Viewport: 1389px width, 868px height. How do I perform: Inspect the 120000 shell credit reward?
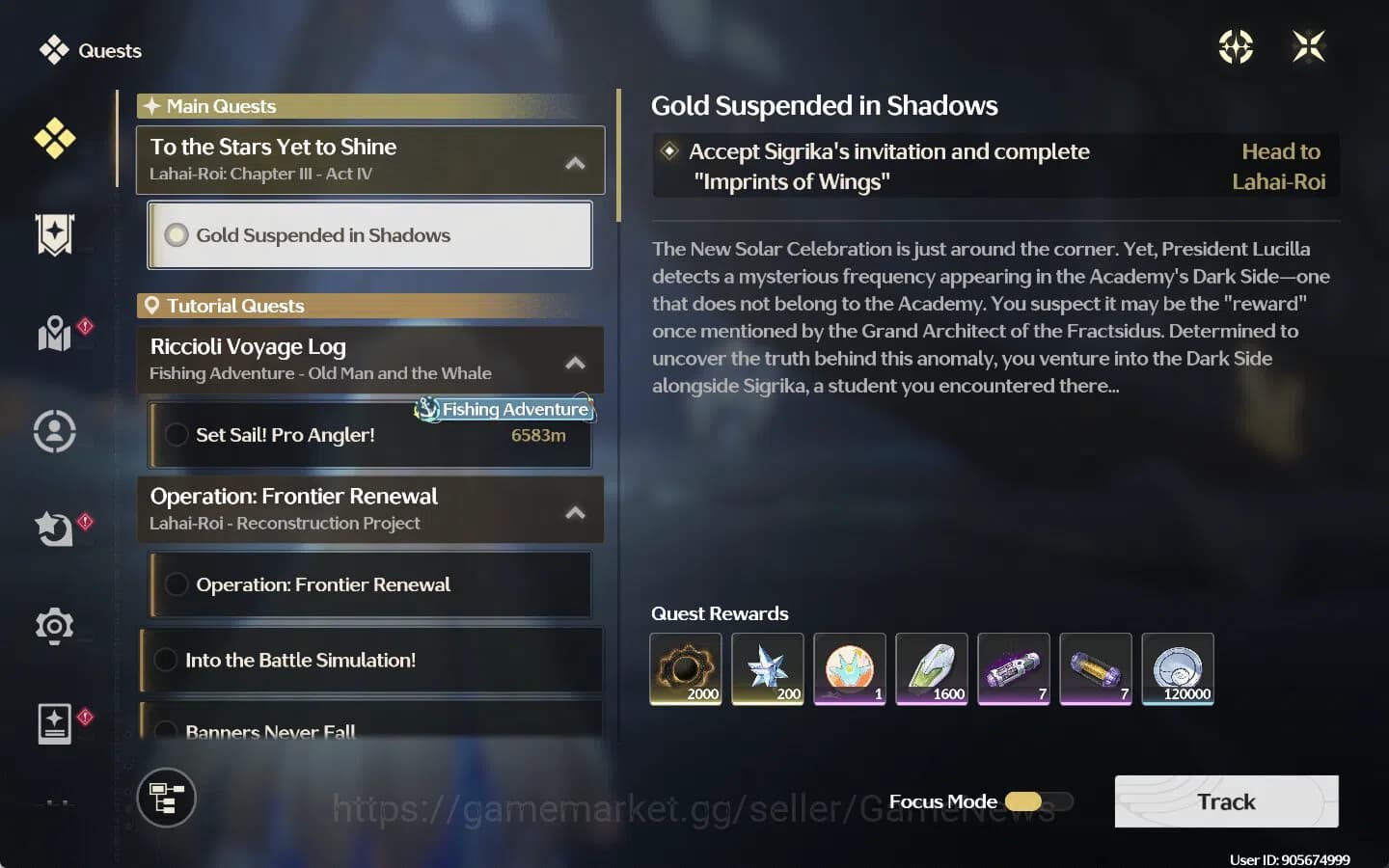(x=1178, y=668)
